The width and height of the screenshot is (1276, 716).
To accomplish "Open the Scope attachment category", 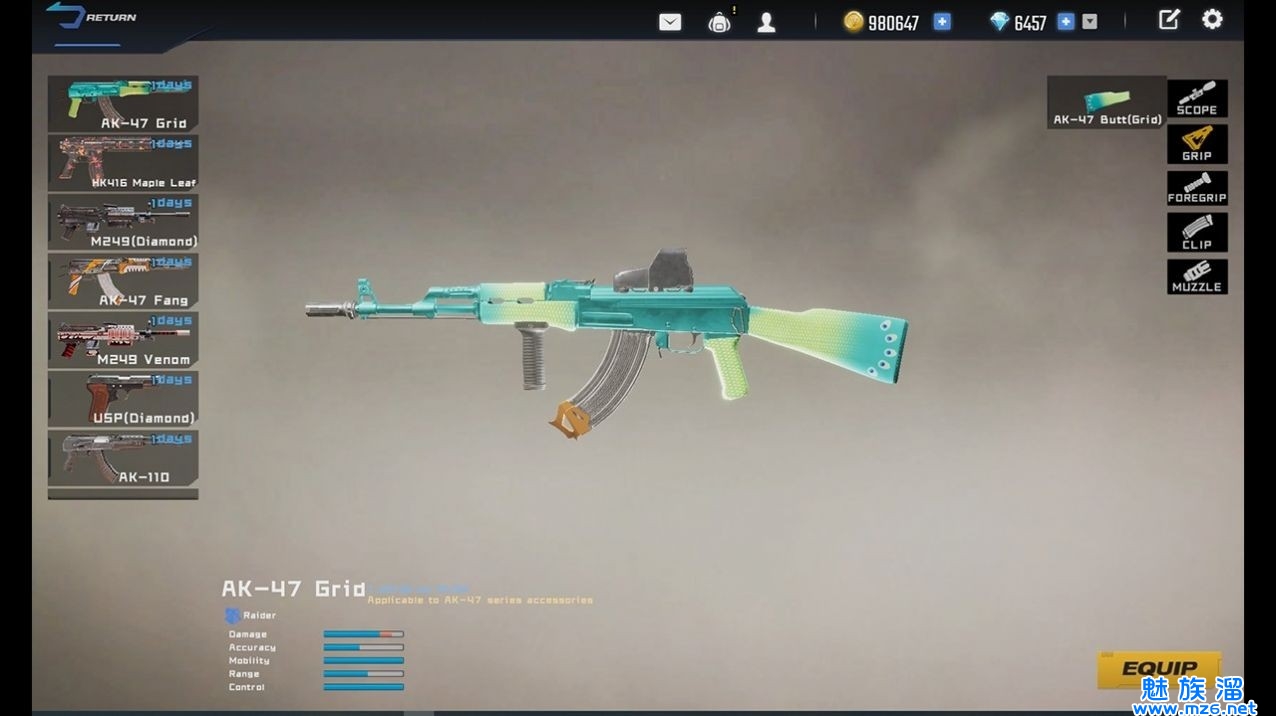I will pos(1197,99).
